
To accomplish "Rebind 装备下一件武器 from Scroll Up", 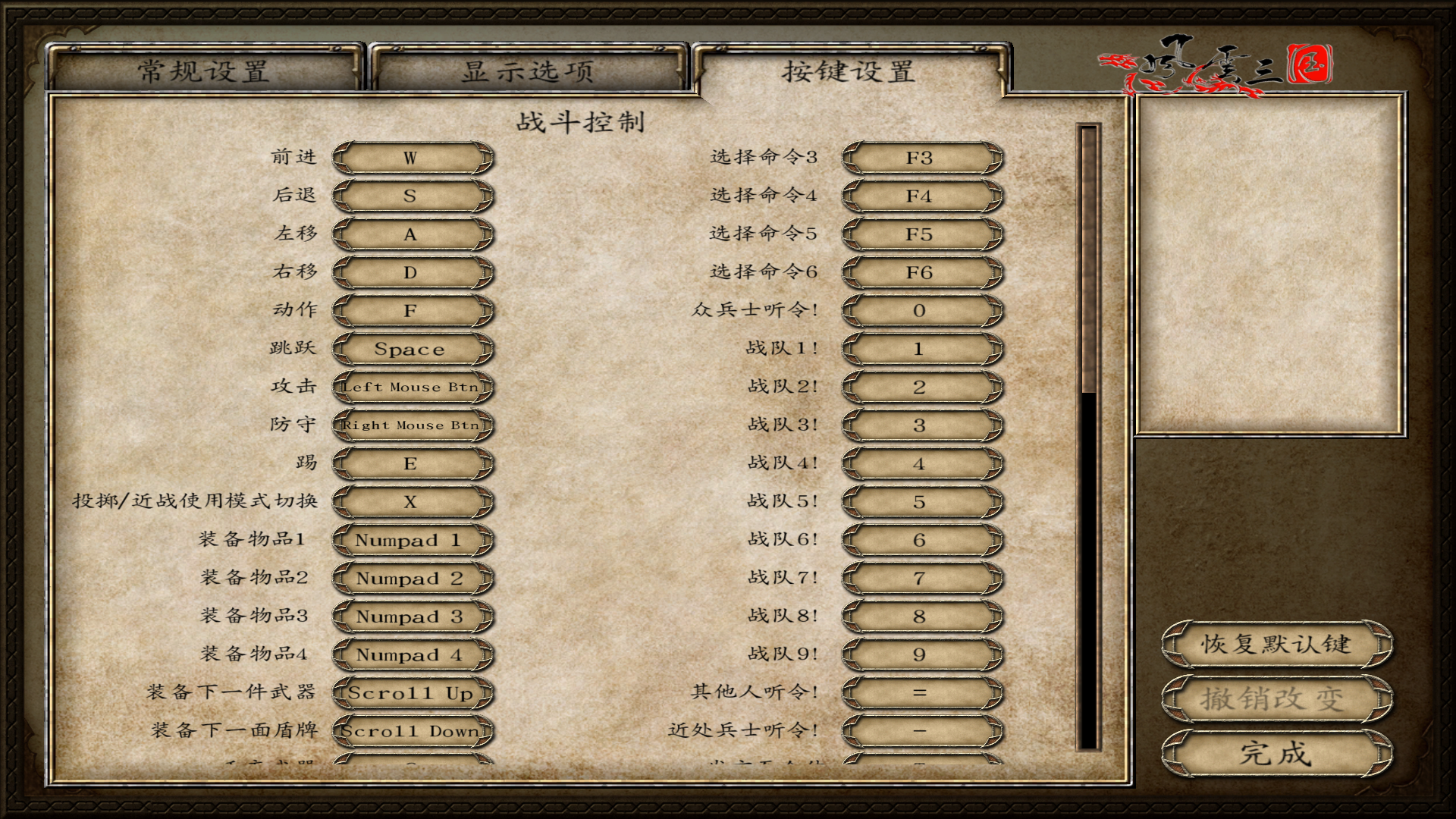I will click(410, 693).
